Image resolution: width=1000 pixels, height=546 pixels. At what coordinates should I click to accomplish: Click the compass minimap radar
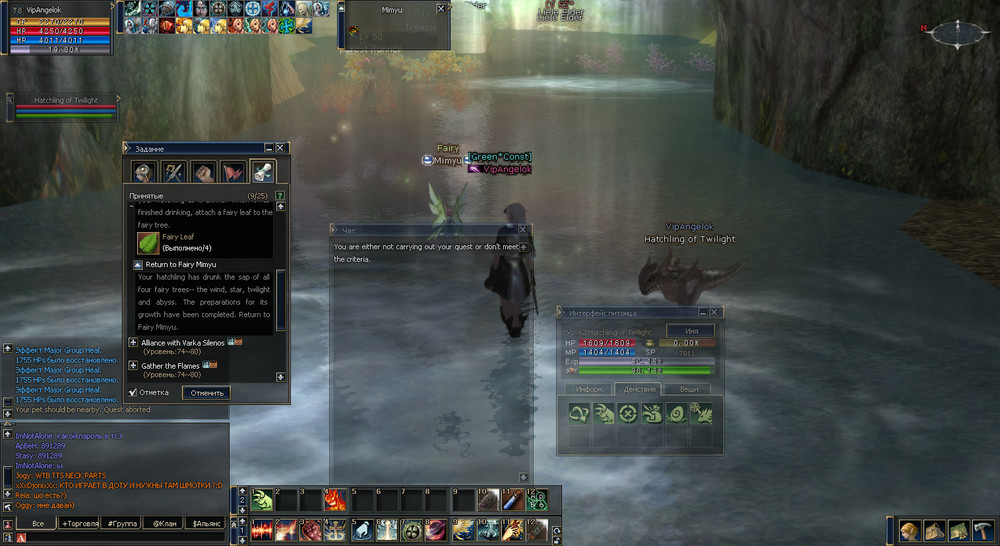pyautogui.click(x=957, y=33)
